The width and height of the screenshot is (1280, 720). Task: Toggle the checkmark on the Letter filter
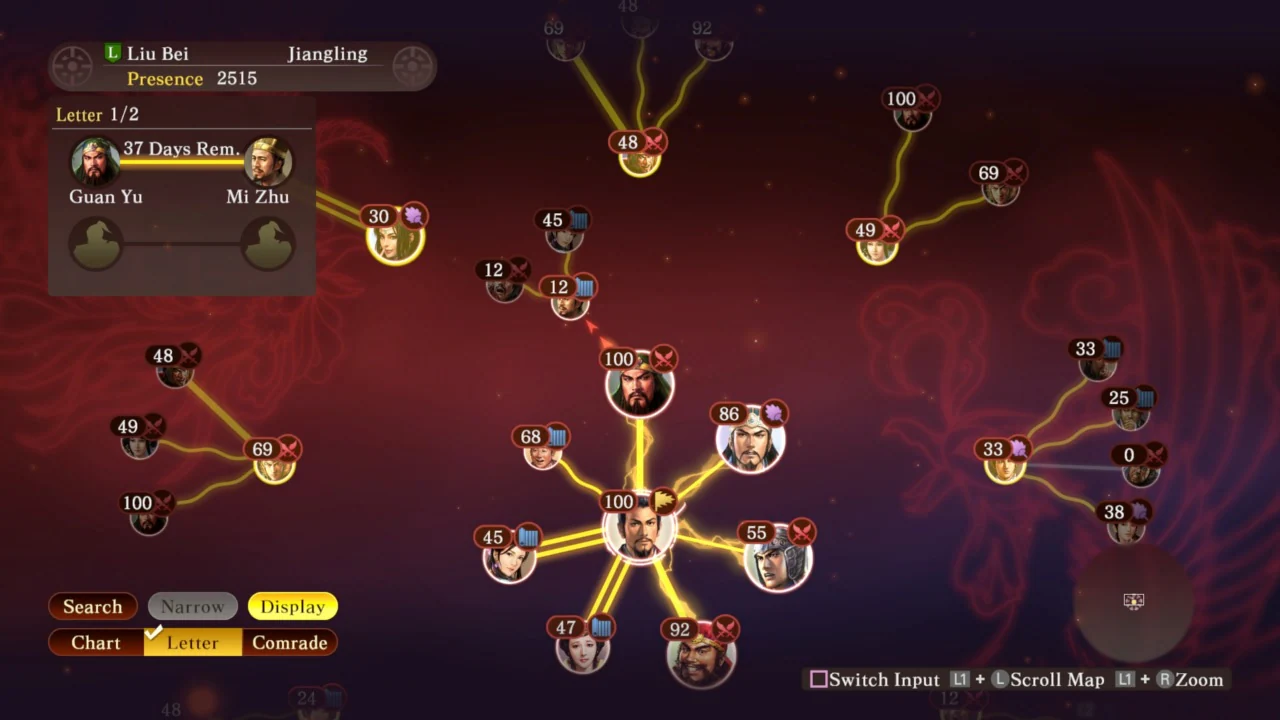(155, 633)
